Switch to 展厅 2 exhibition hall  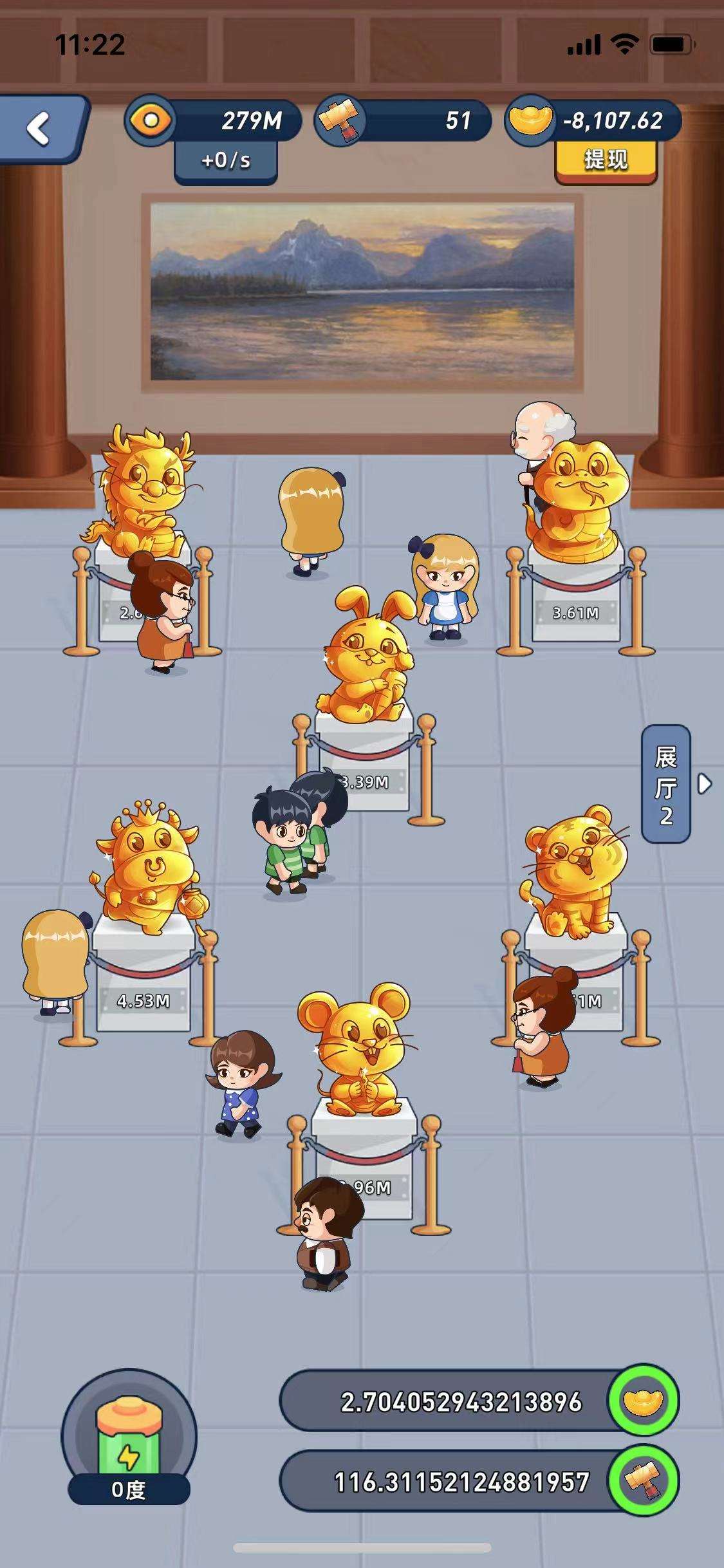[667, 784]
